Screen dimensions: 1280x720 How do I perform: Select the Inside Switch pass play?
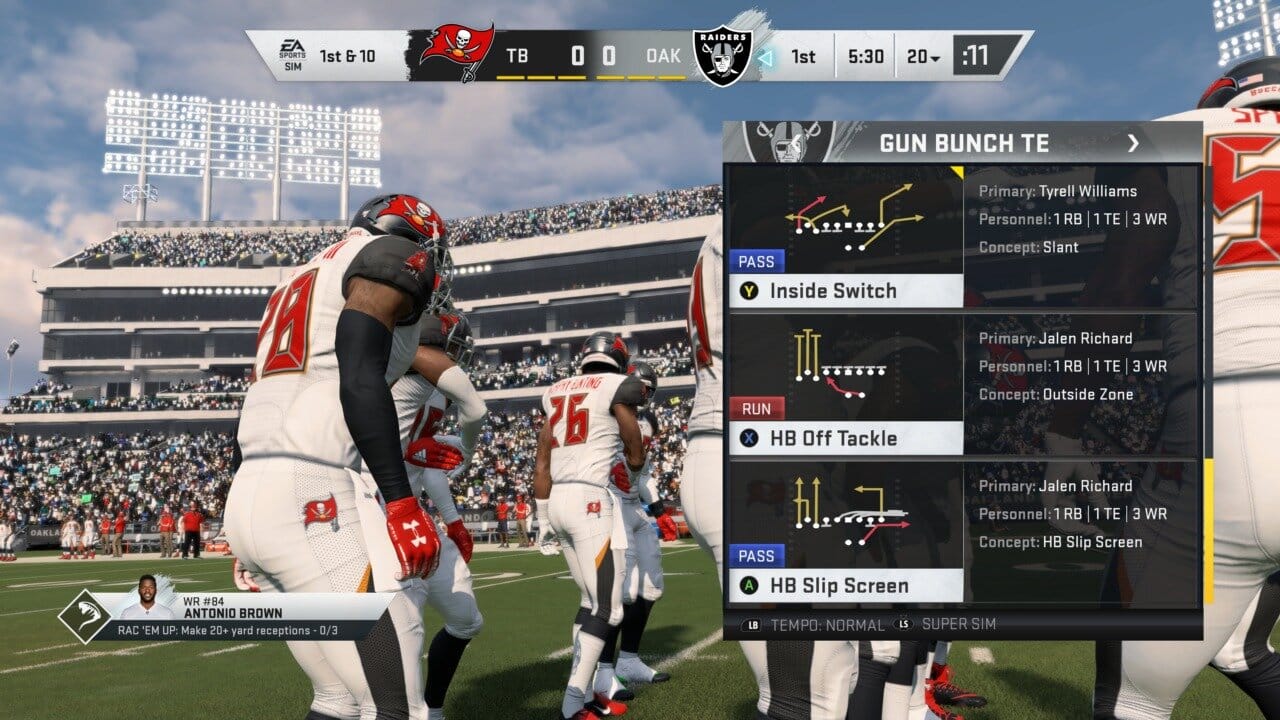pyautogui.click(x=845, y=291)
